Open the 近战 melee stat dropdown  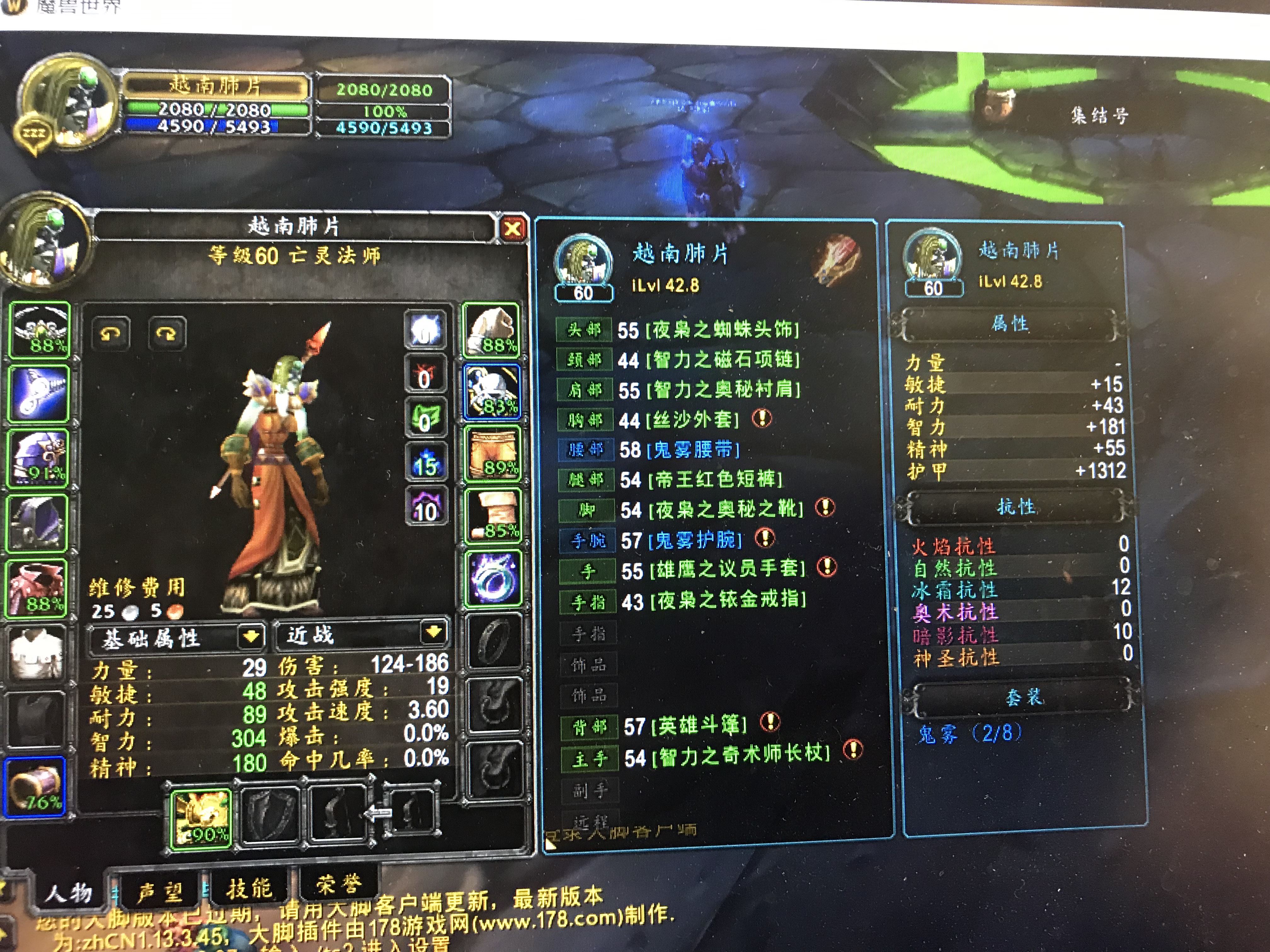[x=433, y=632]
